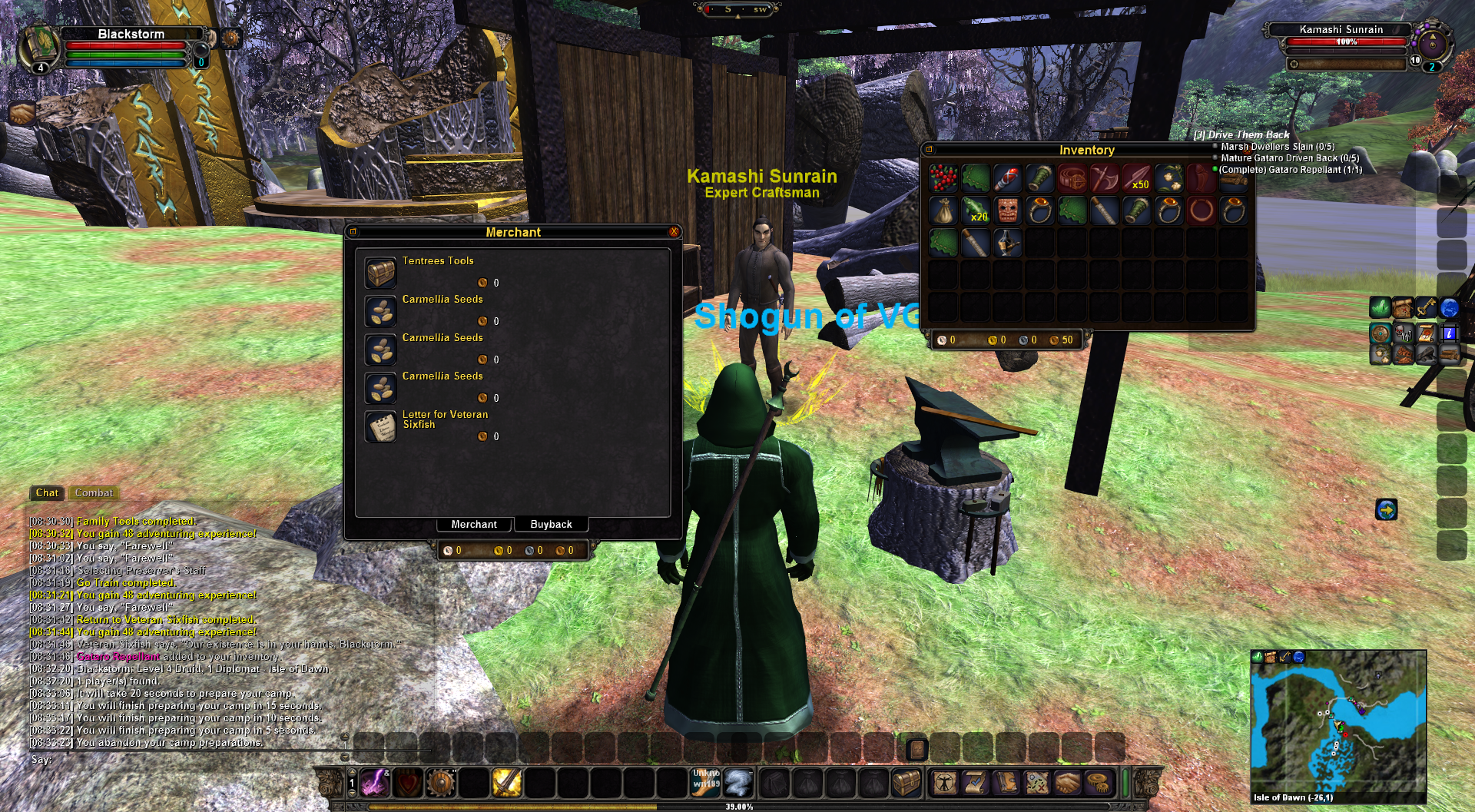Image resolution: width=1475 pixels, height=812 pixels.
Task: Activate the tornado ability icon
Action: 738,783
